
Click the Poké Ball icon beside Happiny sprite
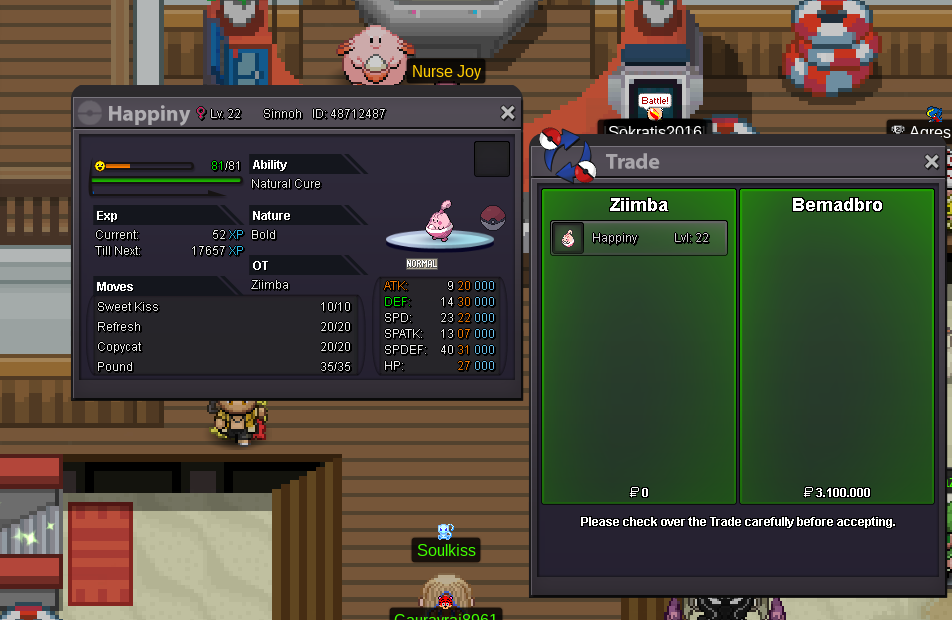(491, 217)
